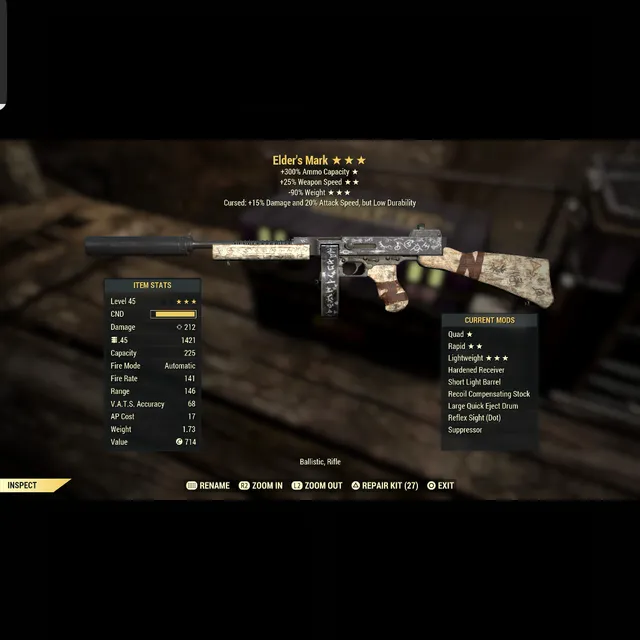Use the Repair Kit (27) option
The height and width of the screenshot is (640, 640).
point(382,486)
